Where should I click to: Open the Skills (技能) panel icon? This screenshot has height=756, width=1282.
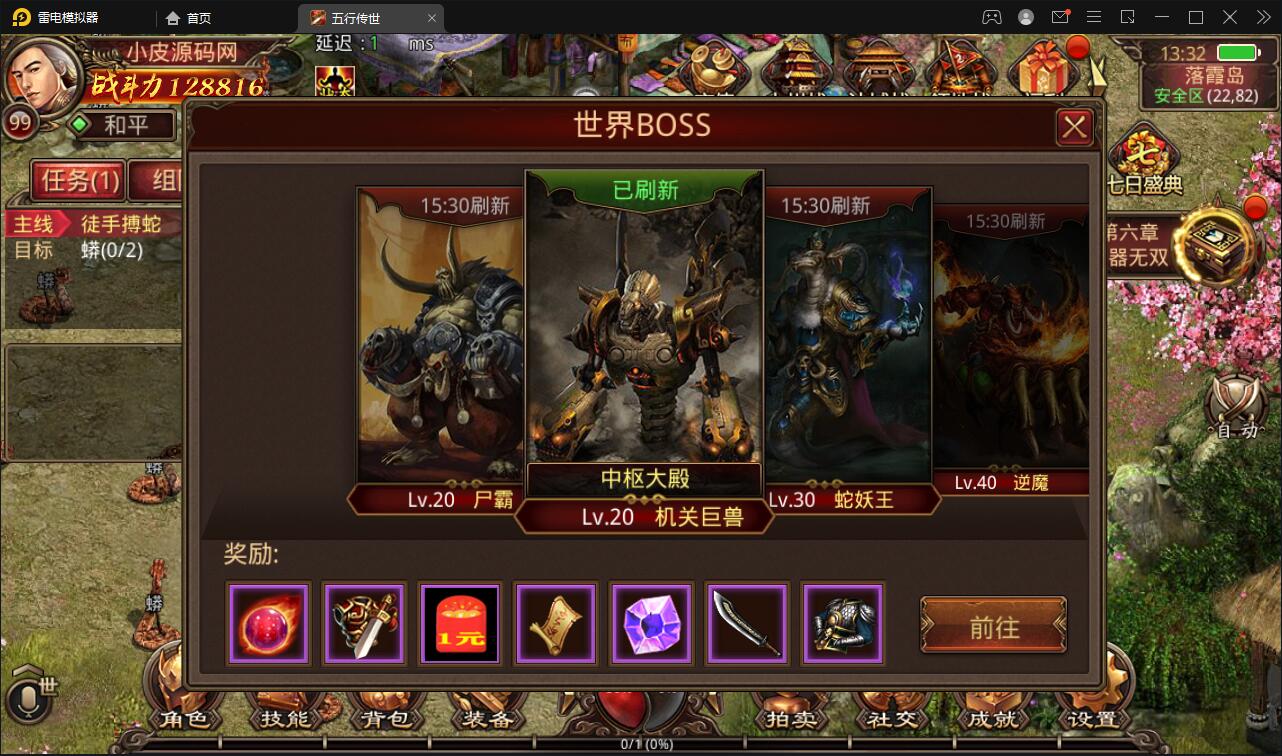[285, 717]
